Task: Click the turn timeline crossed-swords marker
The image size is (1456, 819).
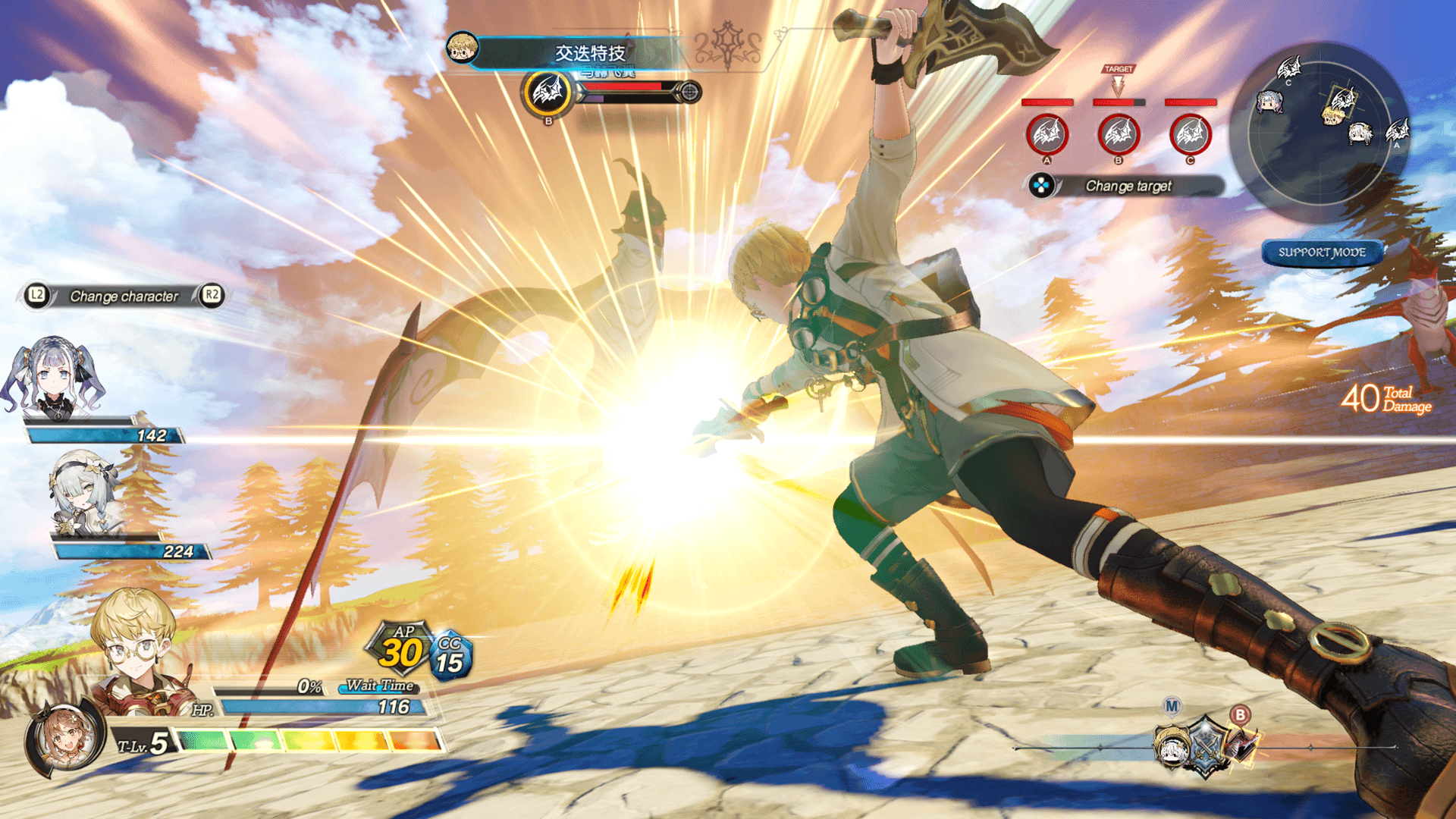Action: (x=1204, y=747)
